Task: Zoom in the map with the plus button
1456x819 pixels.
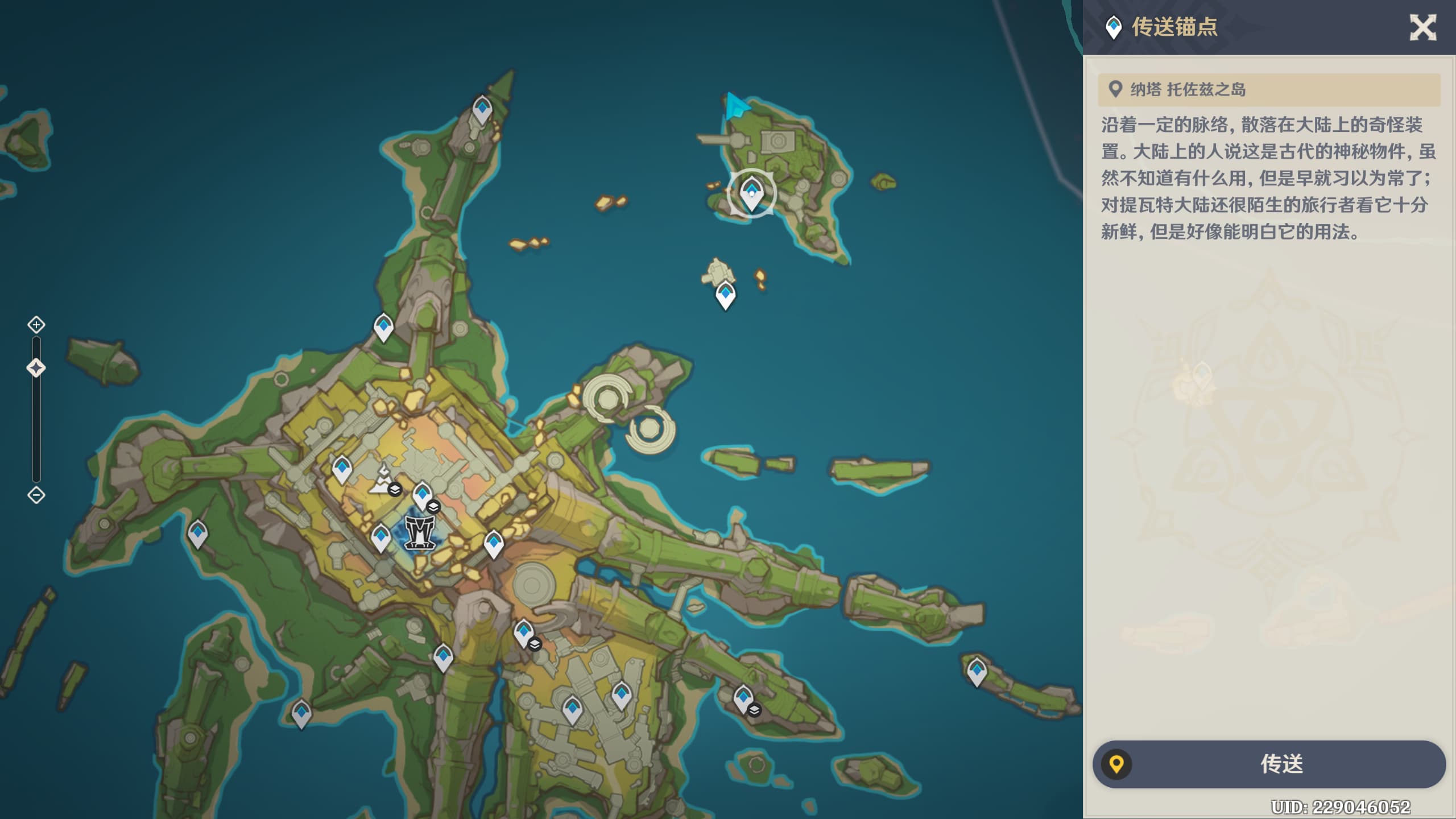Action: [x=36, y=325]
